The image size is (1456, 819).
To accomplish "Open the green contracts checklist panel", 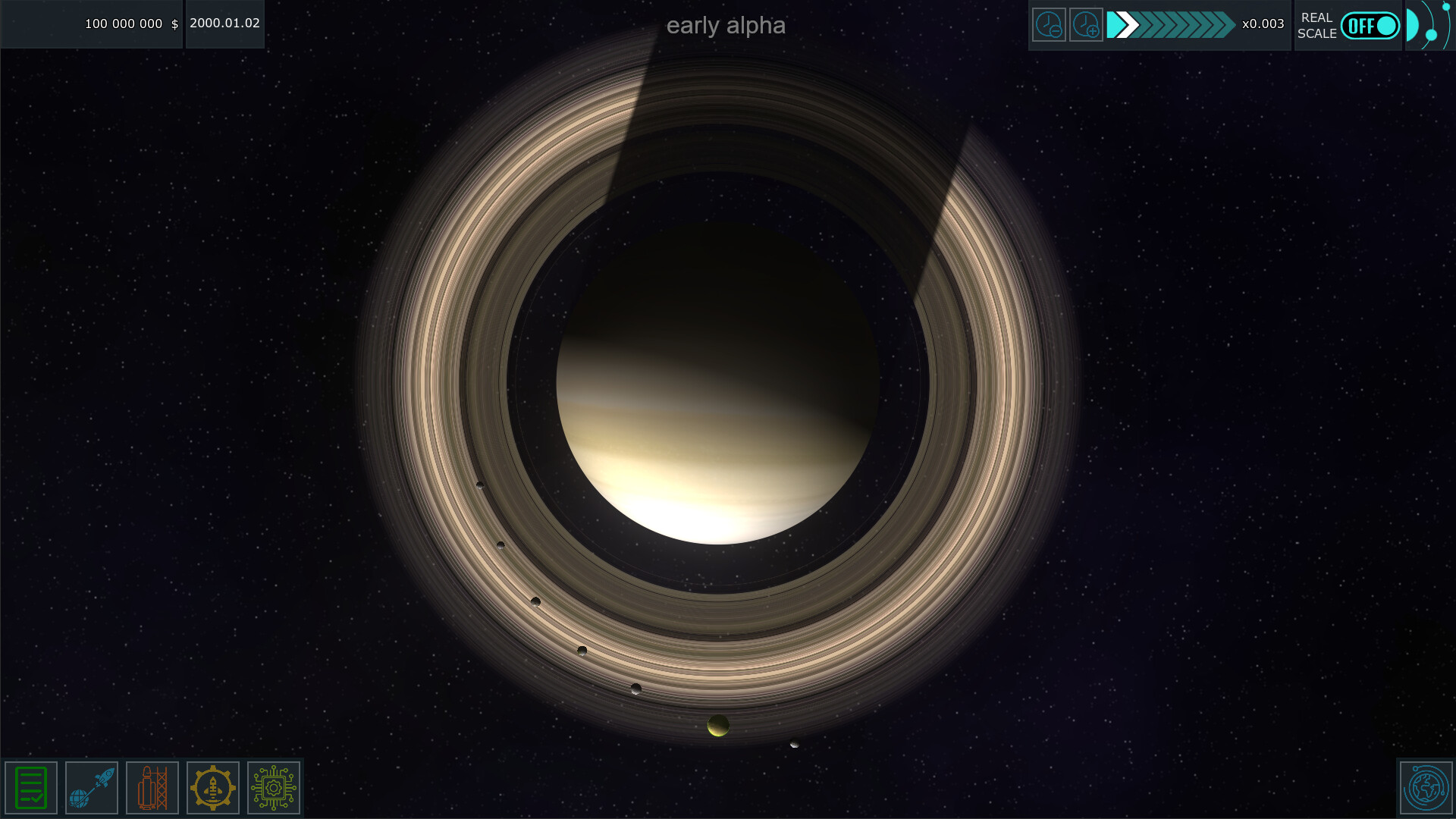I will [30, 787].
